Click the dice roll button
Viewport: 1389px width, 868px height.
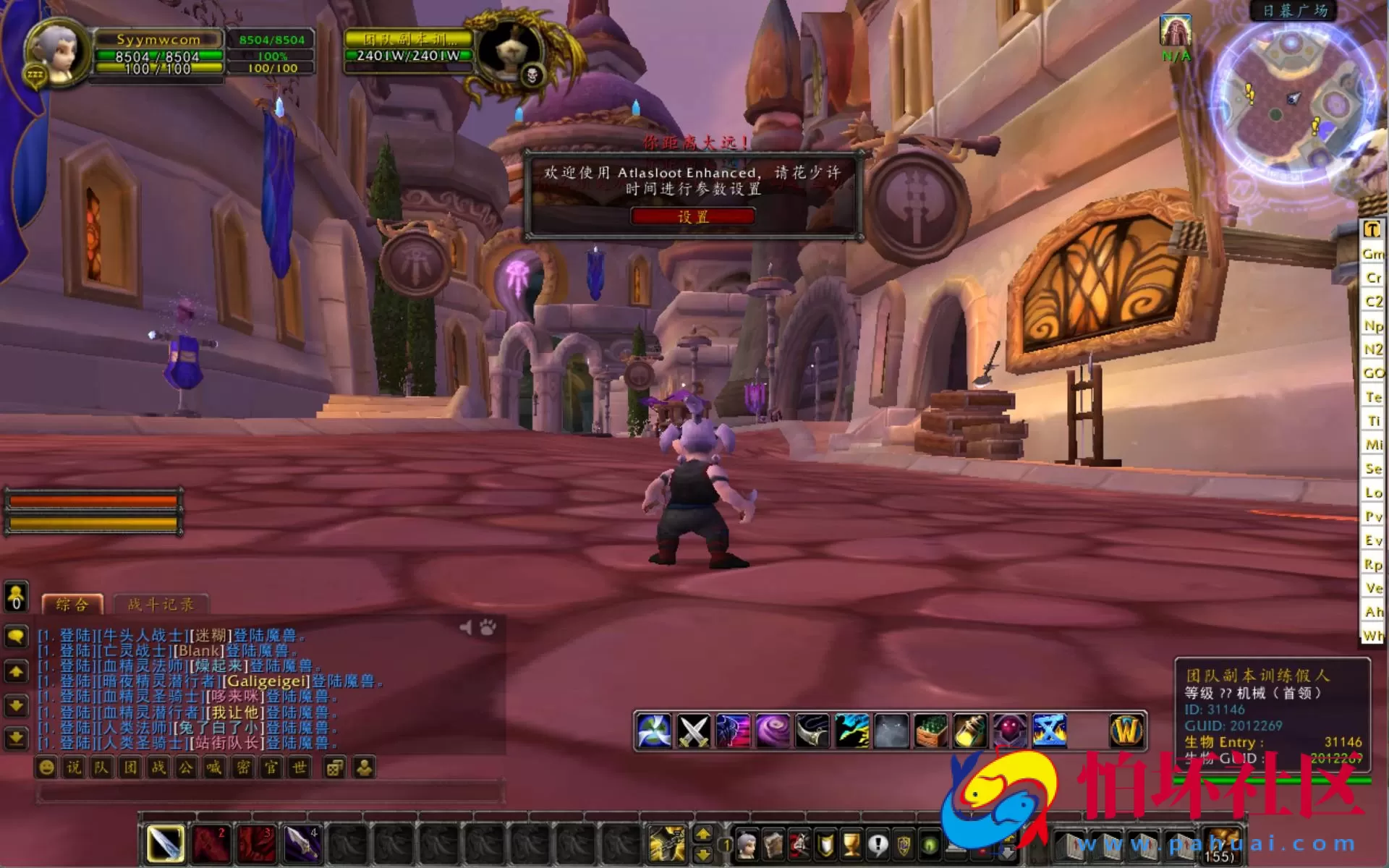334,767
